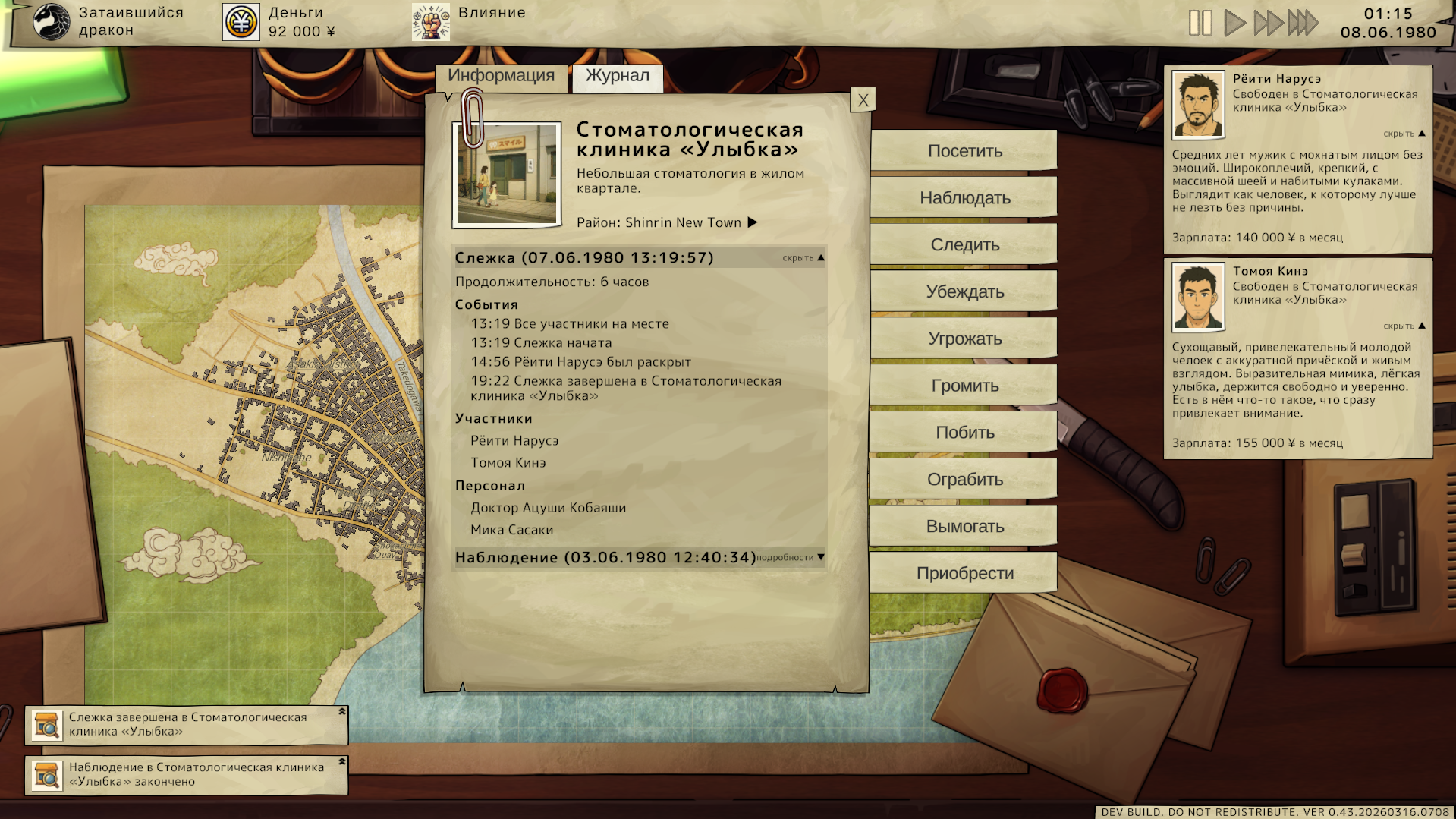Open the Shinrin New Town district link
Image resolution: width=1456 pixels, height=819 pixels.
667,222
